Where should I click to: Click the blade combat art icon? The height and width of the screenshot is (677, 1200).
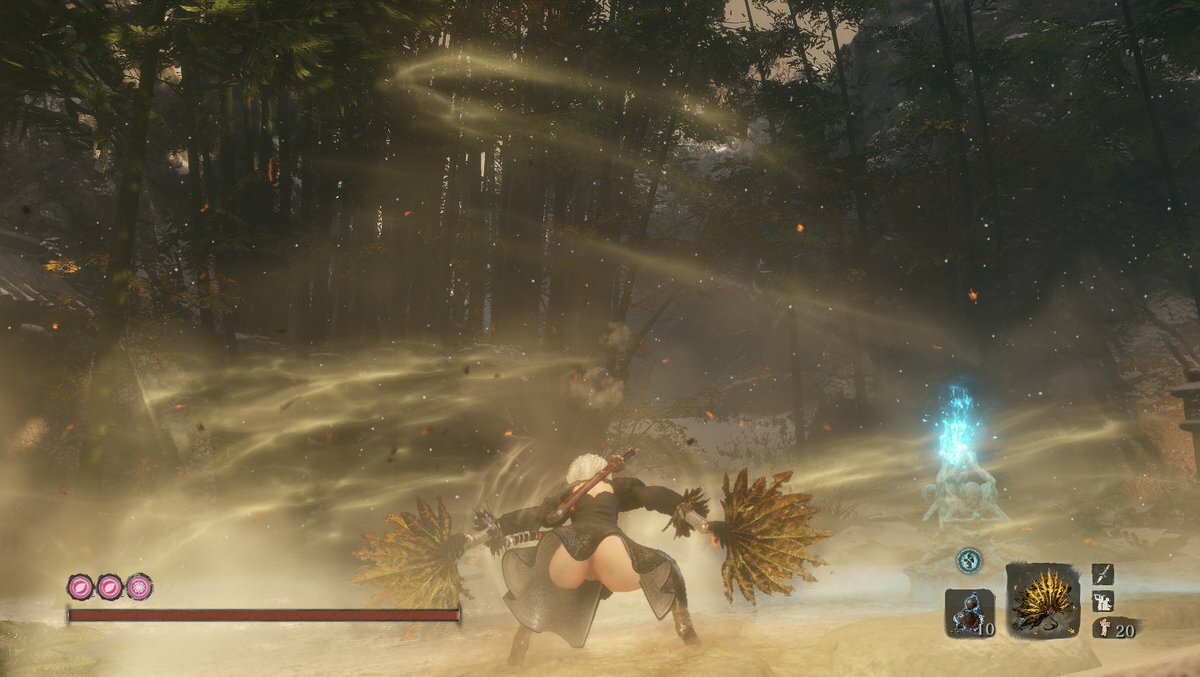1102,573
